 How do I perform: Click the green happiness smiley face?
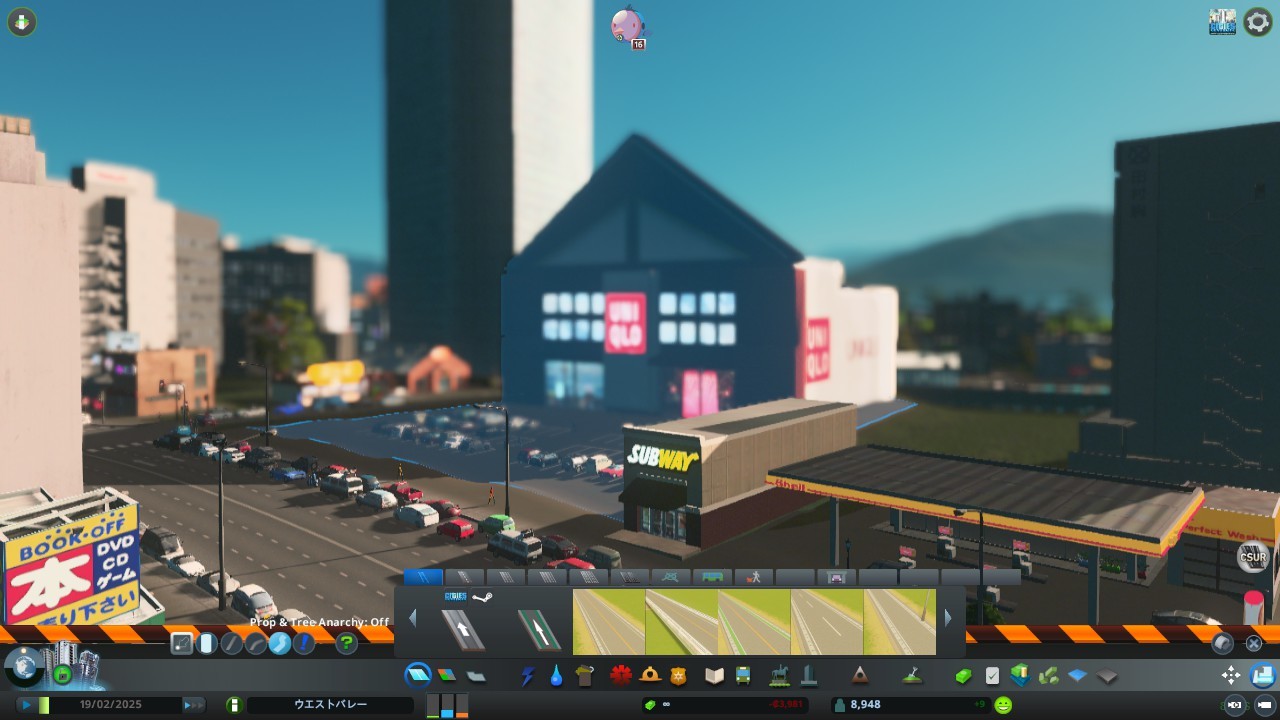tap(1003, 705)
